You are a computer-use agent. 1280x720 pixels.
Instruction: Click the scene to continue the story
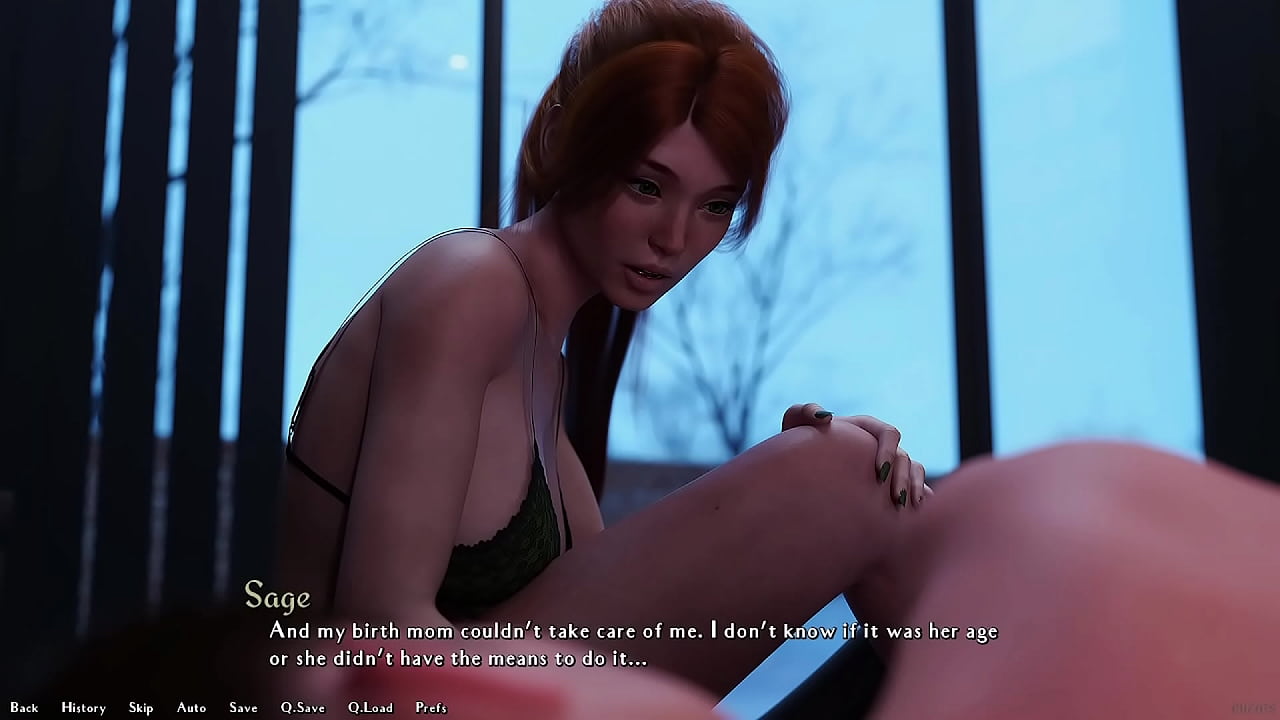tap(640, 350)
